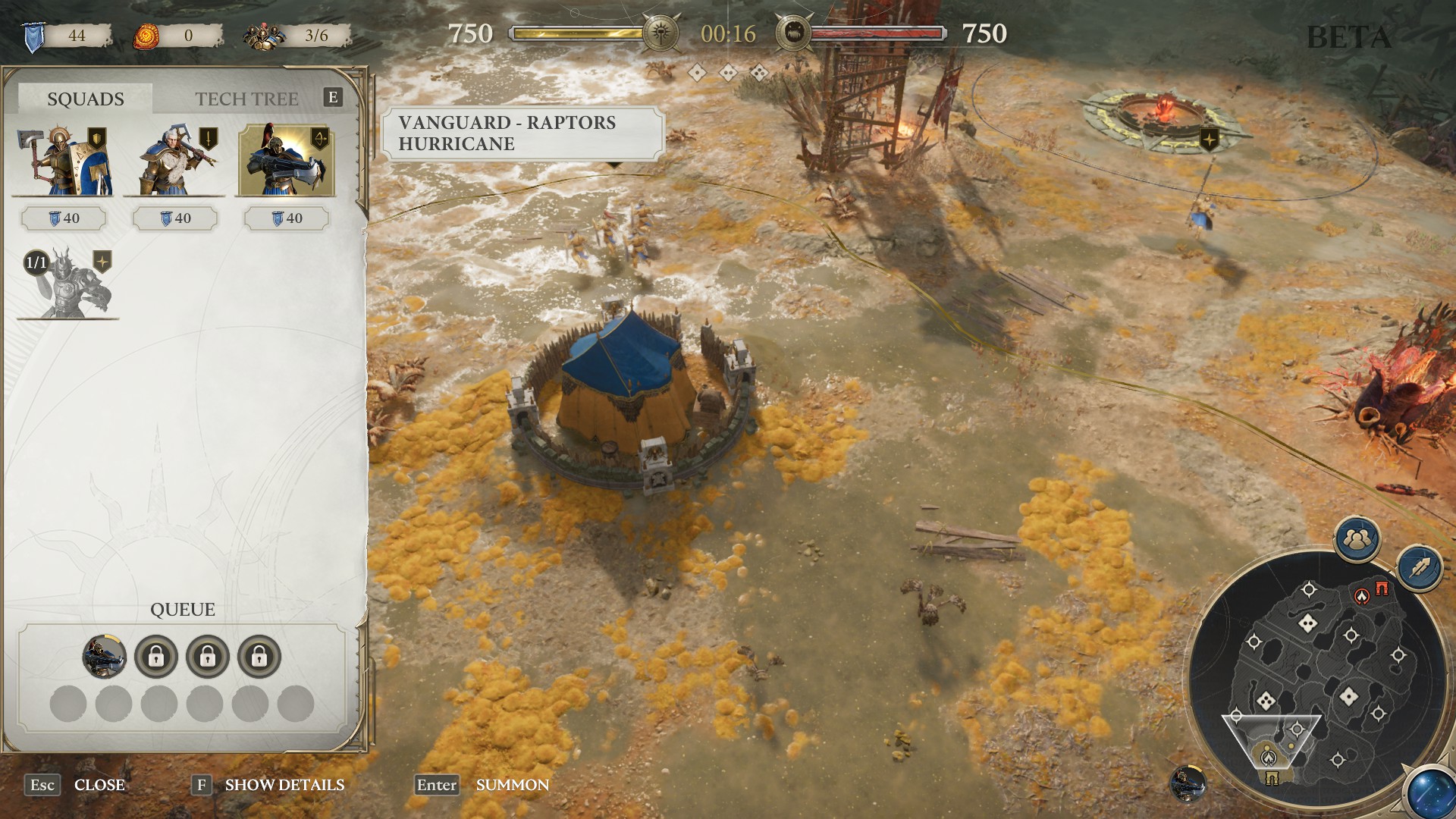Choose the hammer and shield squad portrait

(64, 162)
